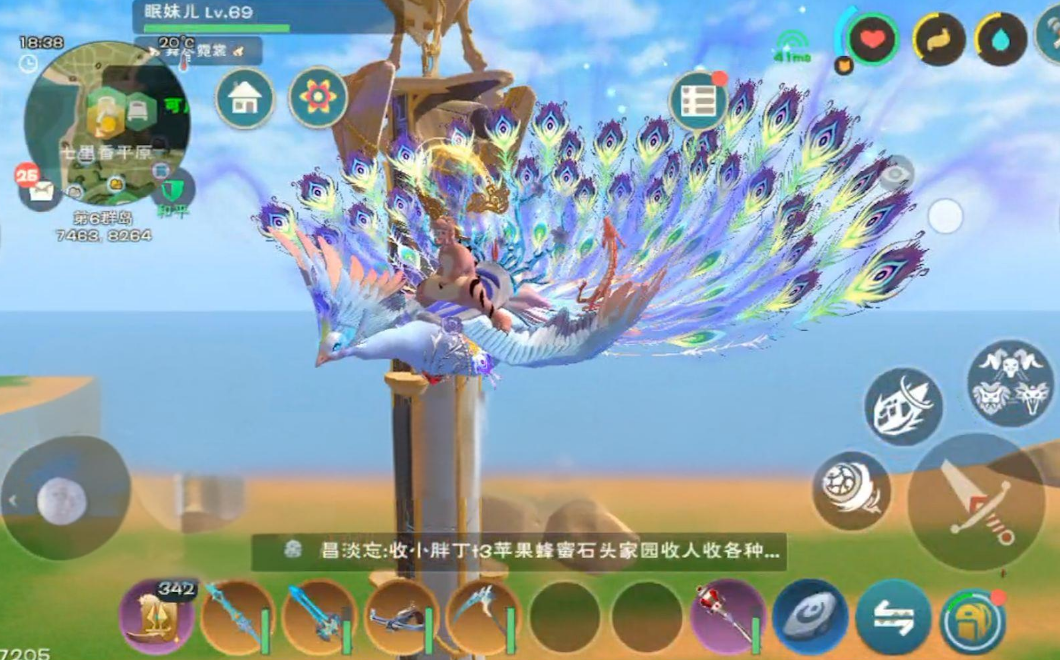Use the swirling orb skill
Screen dimensions: 1060x660
pos(851,490)
